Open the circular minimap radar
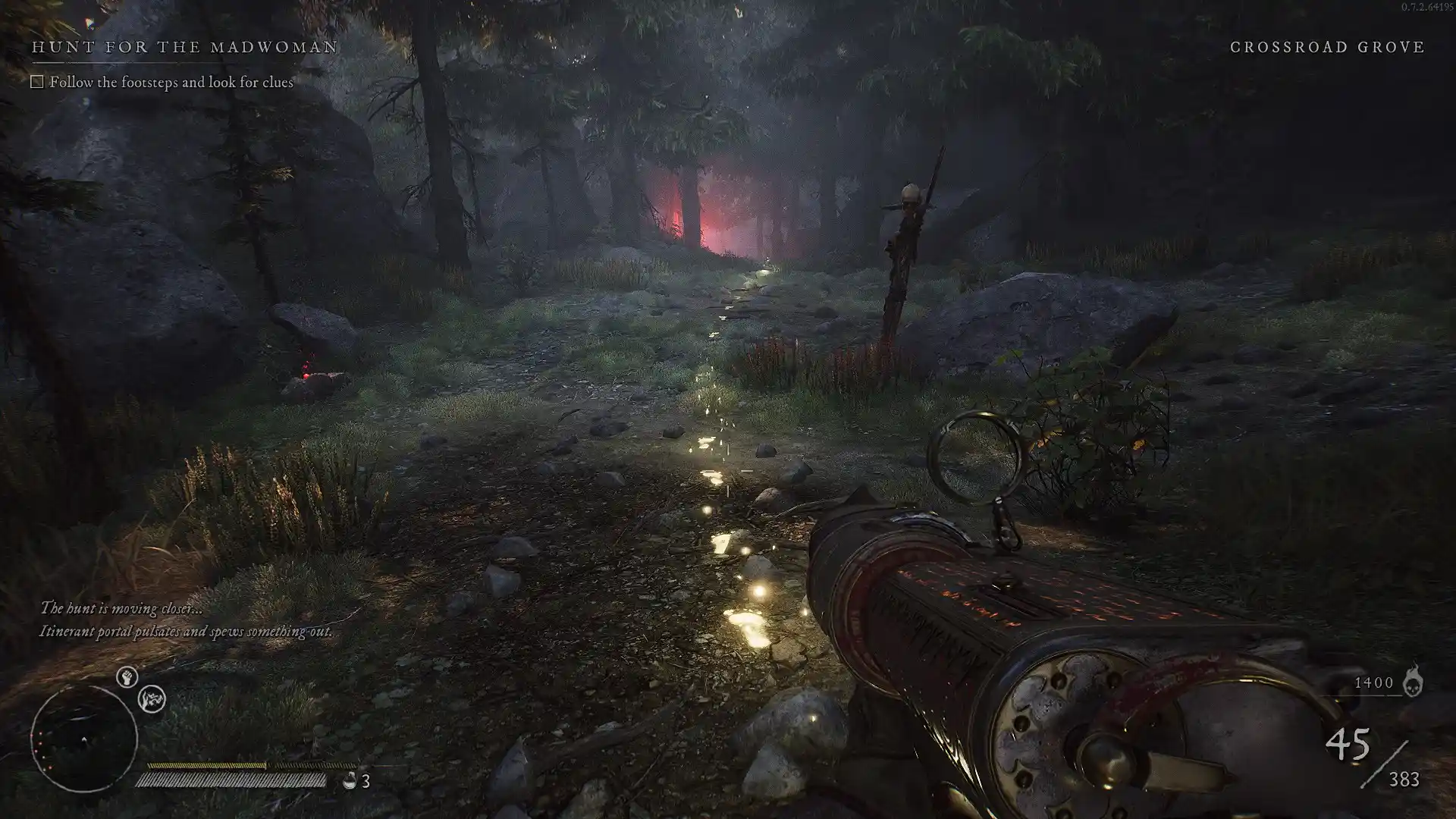Screen dimensions: 1456x819 coord(83,739)
